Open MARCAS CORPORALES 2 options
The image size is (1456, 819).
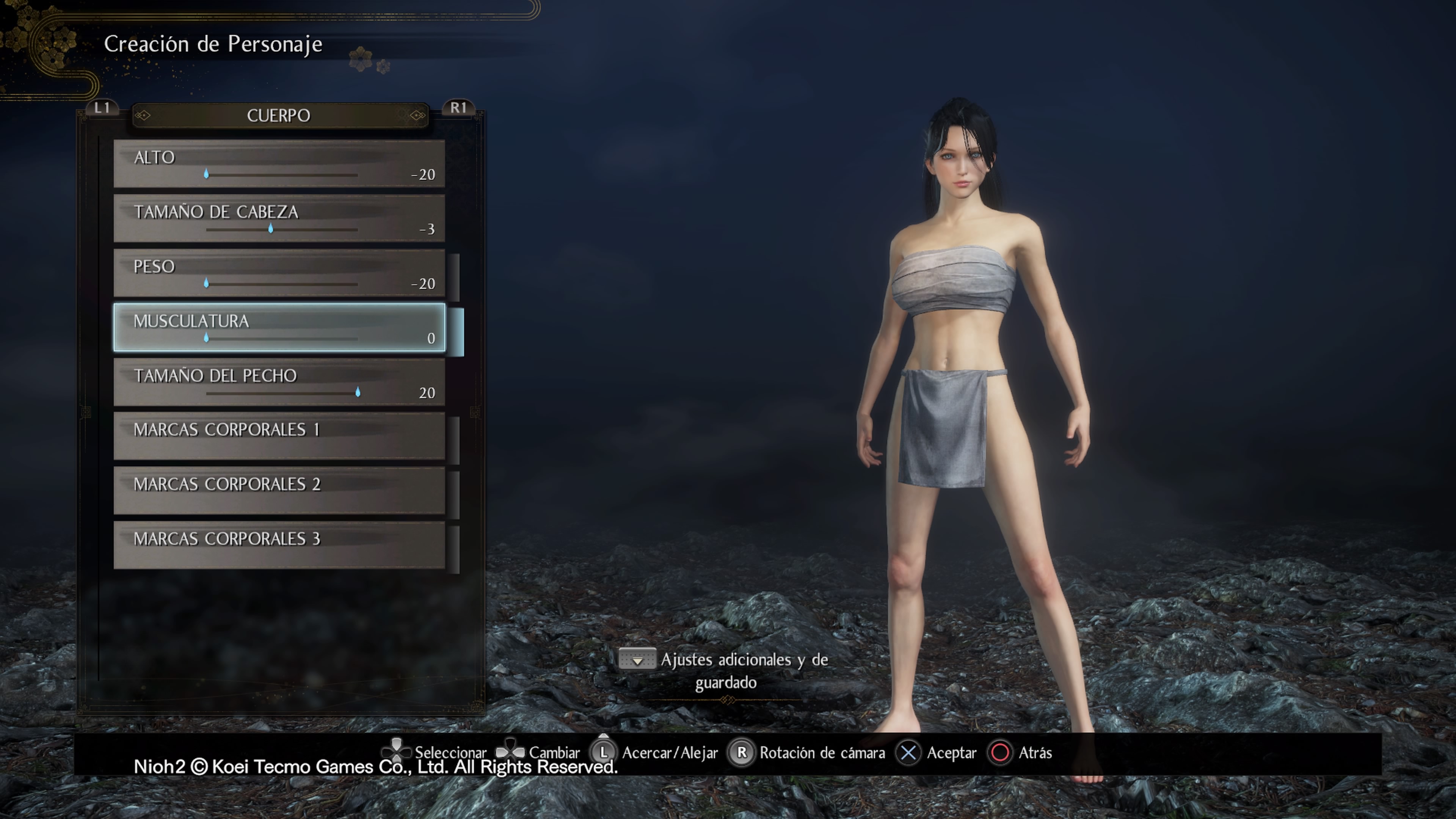(279, 491)
